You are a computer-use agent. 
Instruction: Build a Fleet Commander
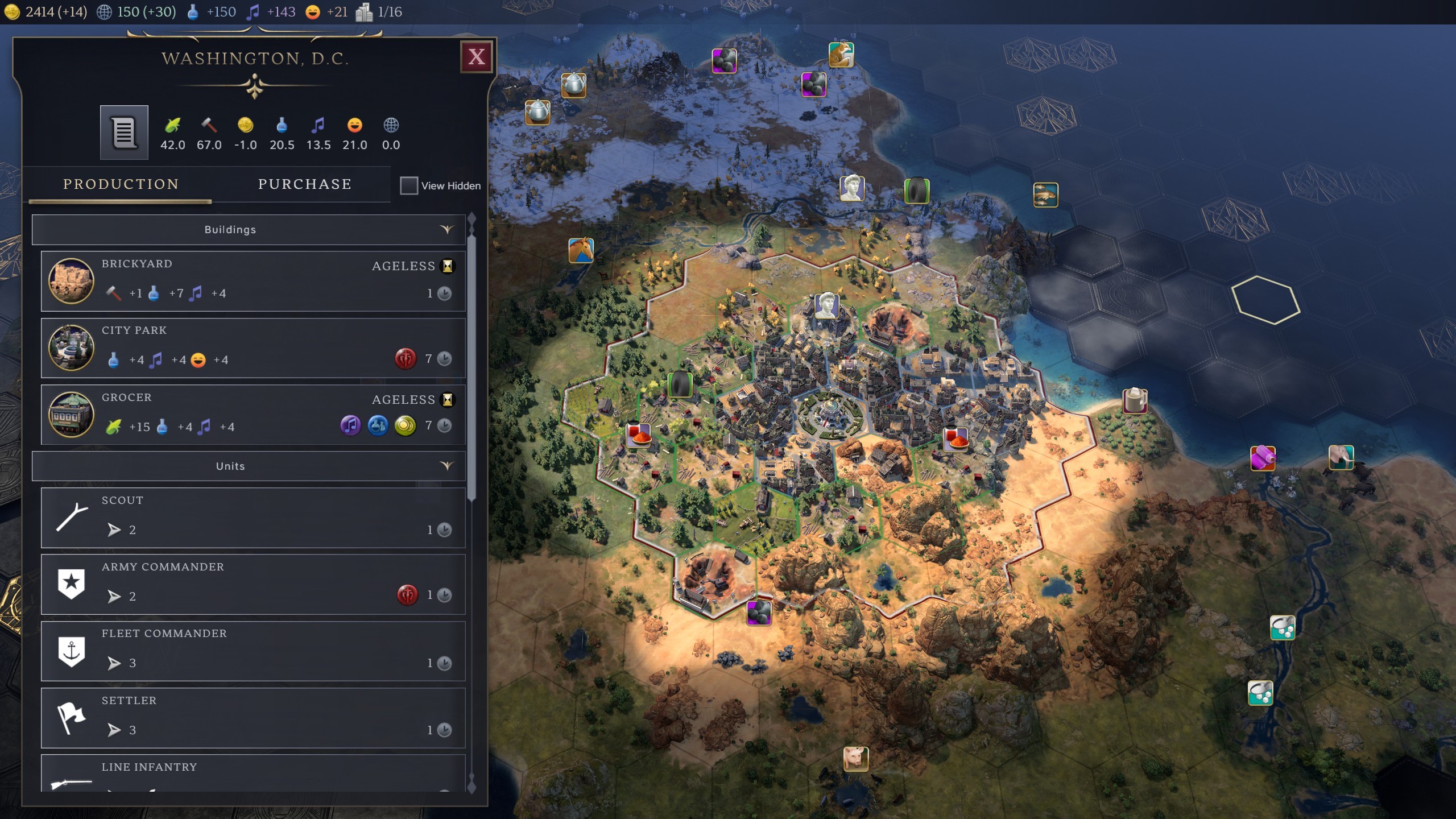click(x=253, y=651)
